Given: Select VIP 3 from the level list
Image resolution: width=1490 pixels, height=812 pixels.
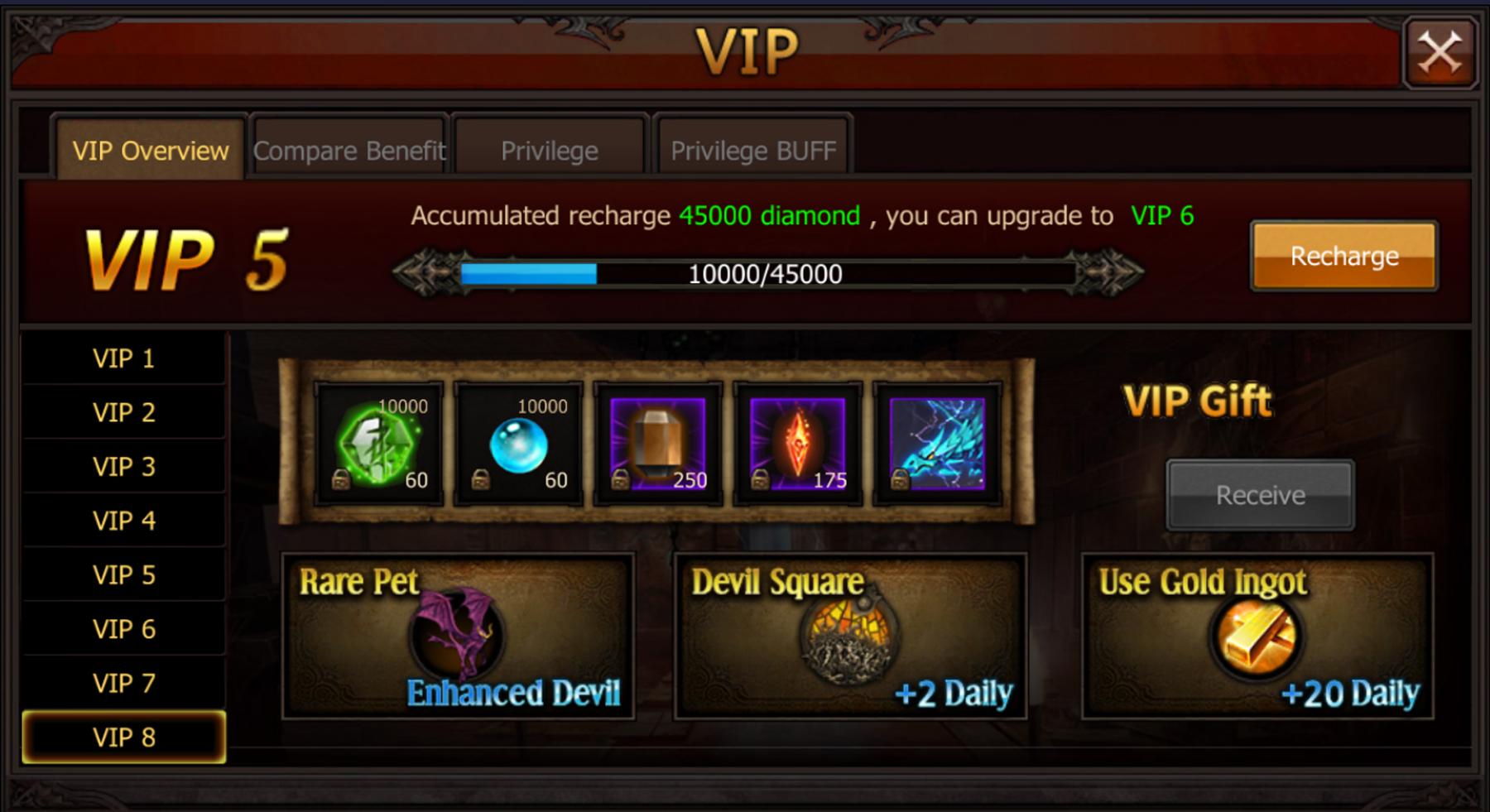Looking at the screenshot, I should point(124,466).
